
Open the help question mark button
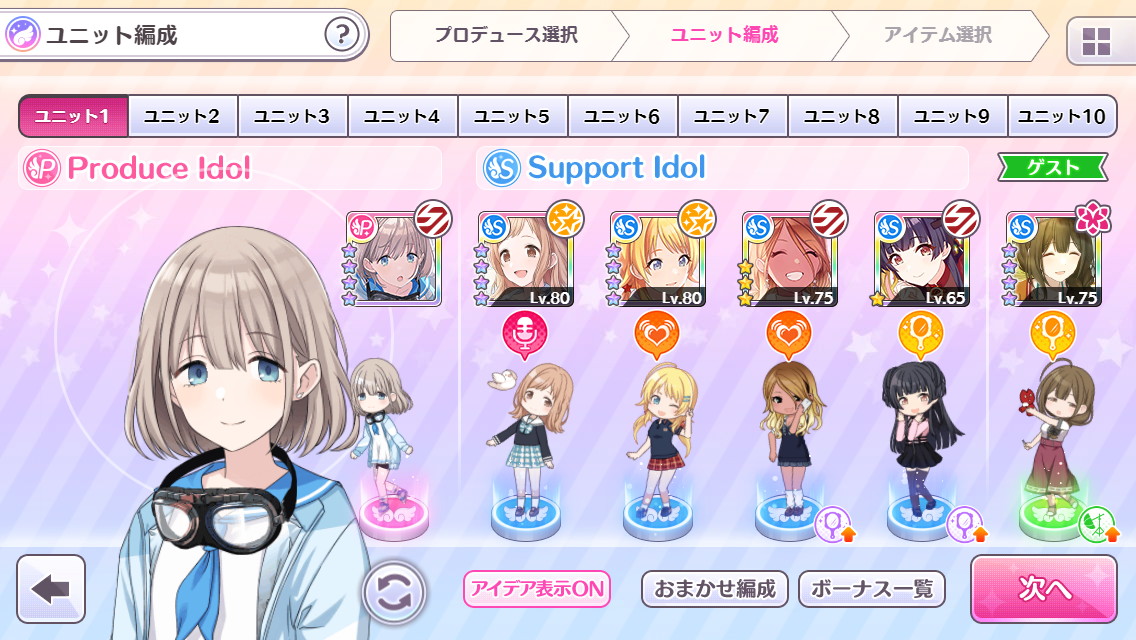(342, 36)
